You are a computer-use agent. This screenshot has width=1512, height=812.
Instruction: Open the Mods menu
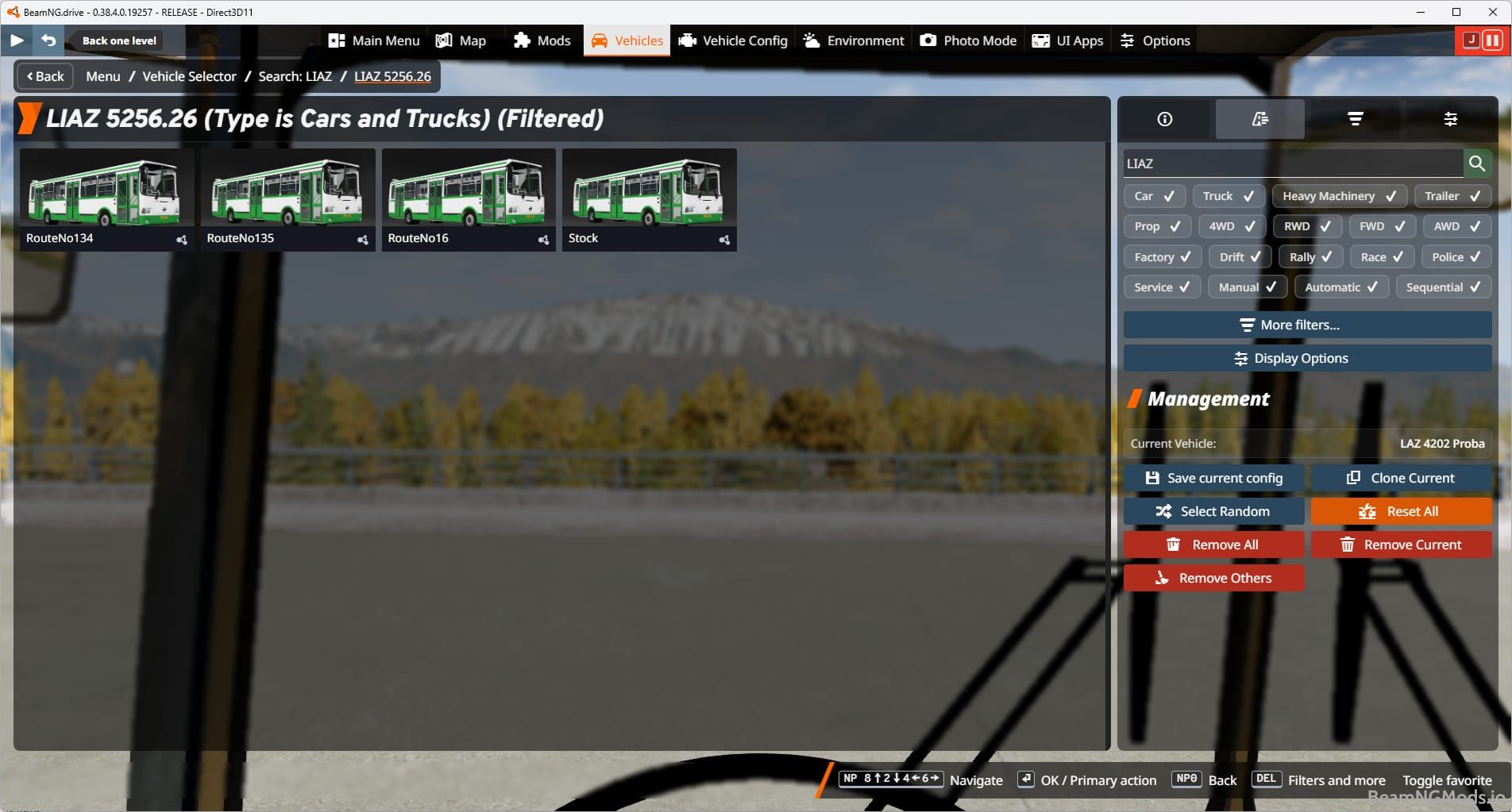[542, 40]
